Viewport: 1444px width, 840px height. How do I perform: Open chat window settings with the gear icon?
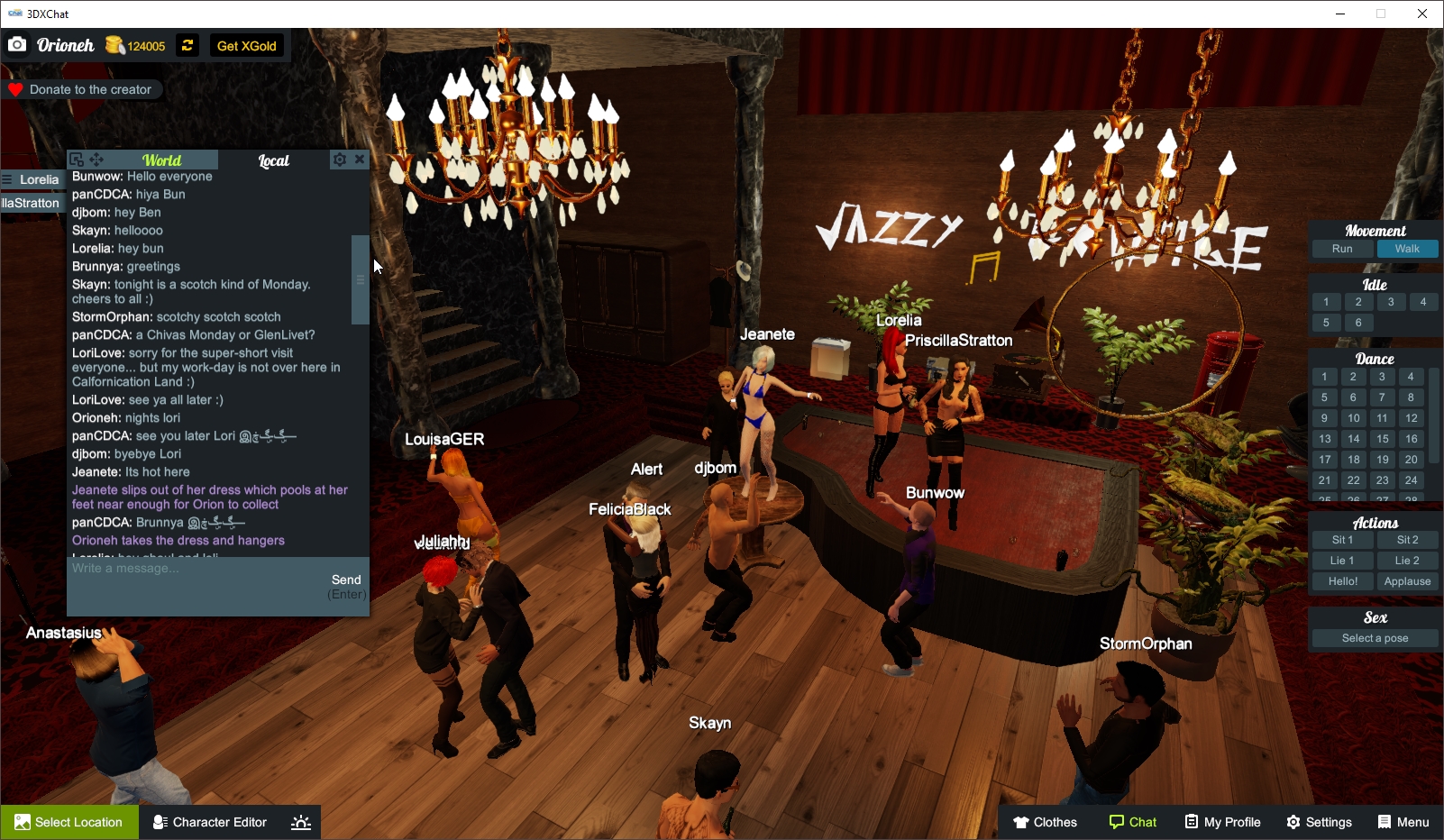click(x=339, y=160)
